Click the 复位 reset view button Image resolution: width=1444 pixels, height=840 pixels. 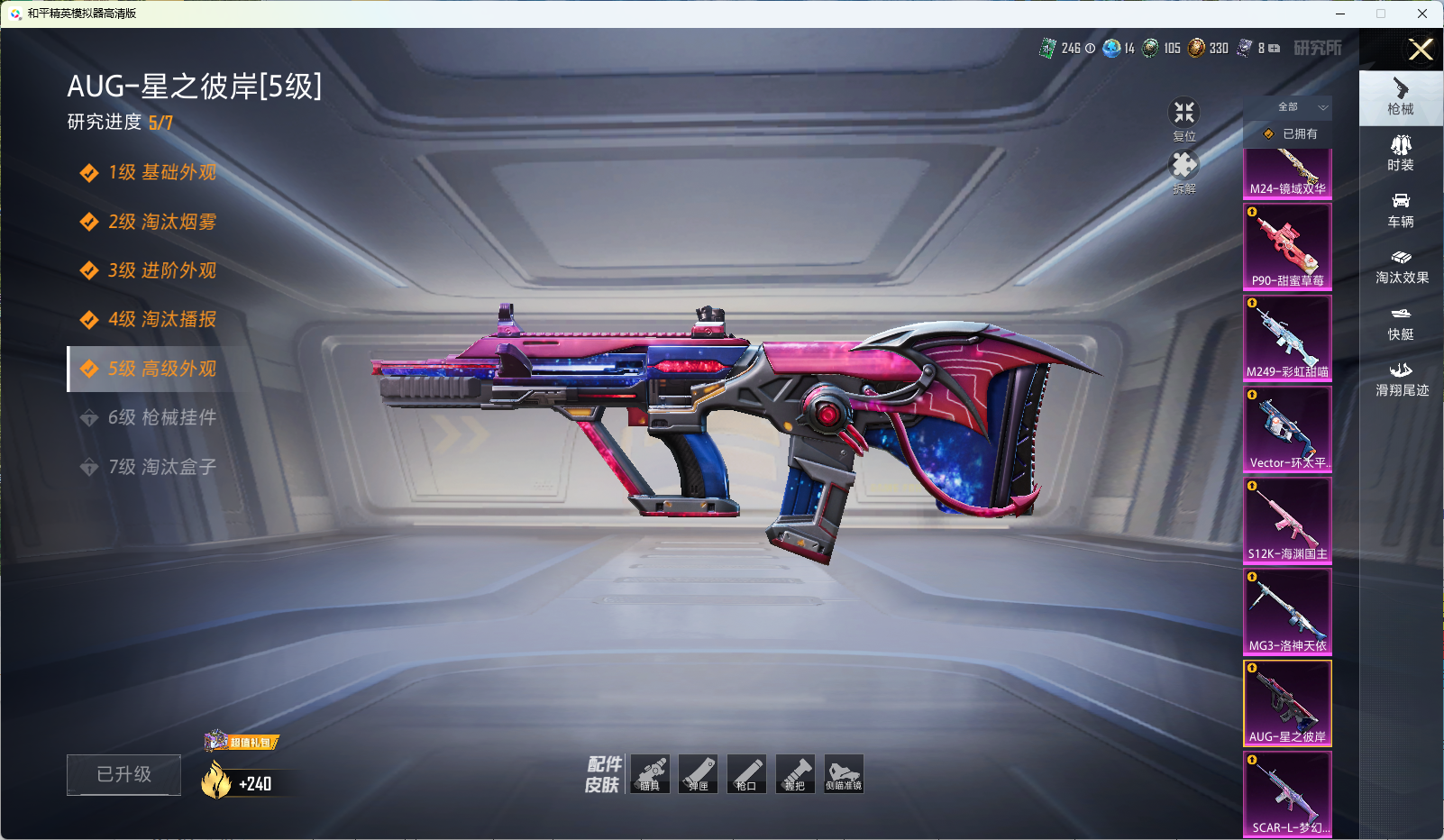point(1184,118)
